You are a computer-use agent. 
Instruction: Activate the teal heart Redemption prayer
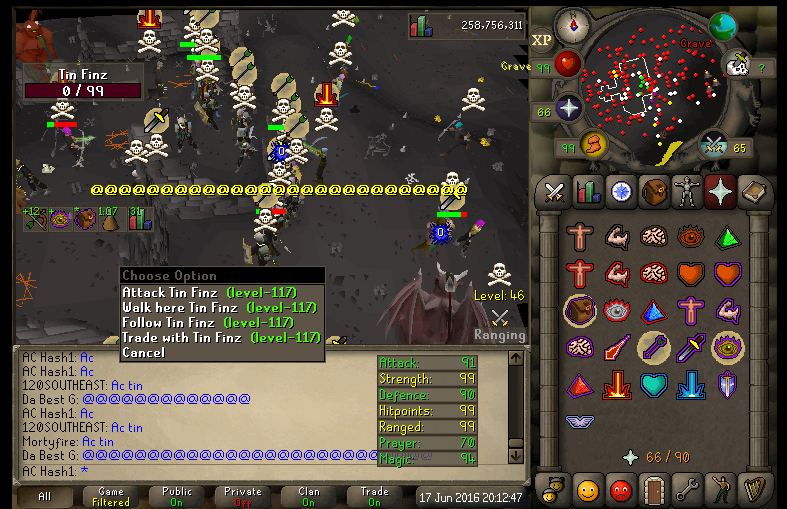point(654,384)
